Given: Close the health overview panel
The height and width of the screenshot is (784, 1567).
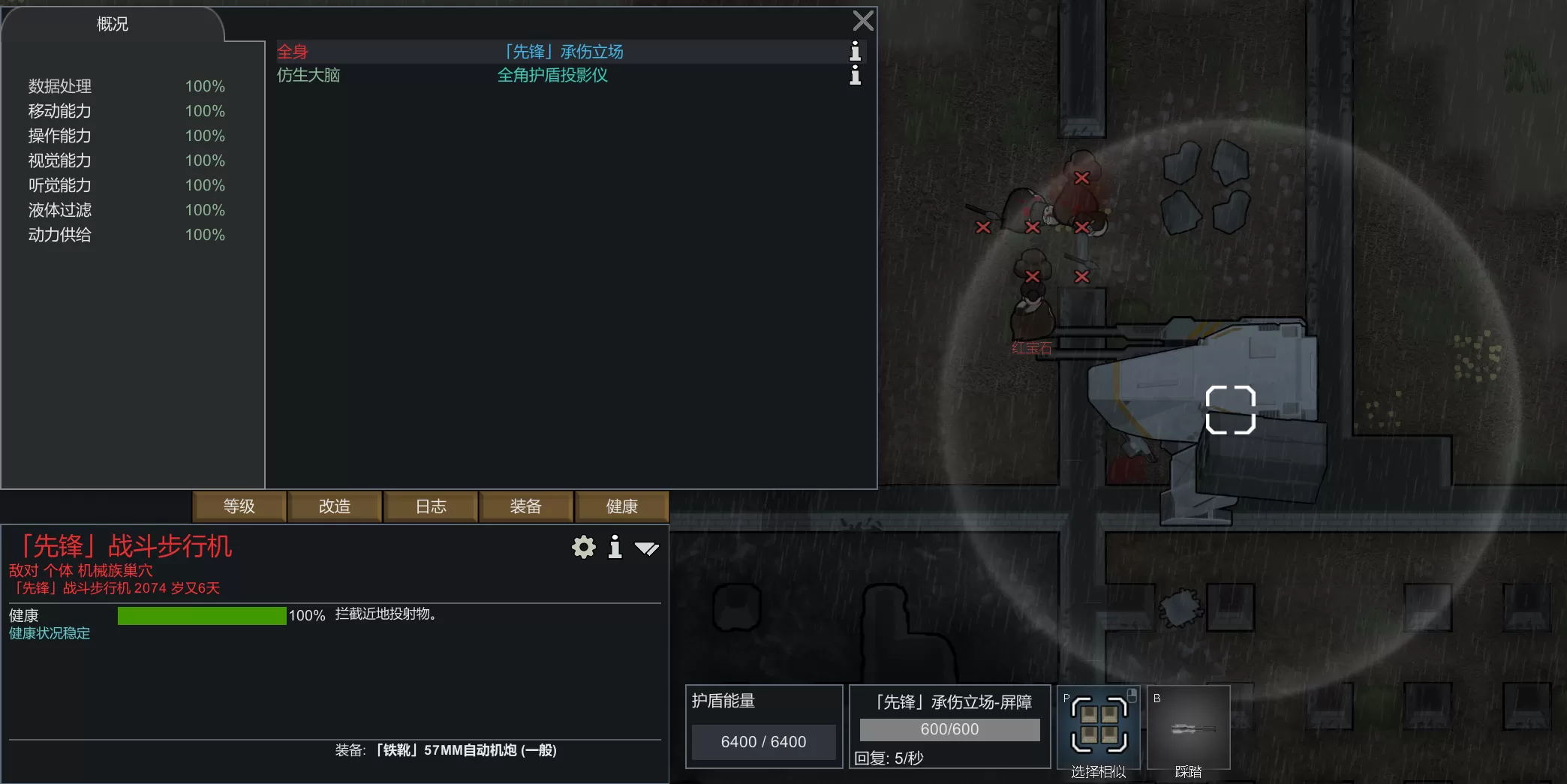Looking at the screenshot, I should (863, 21).
